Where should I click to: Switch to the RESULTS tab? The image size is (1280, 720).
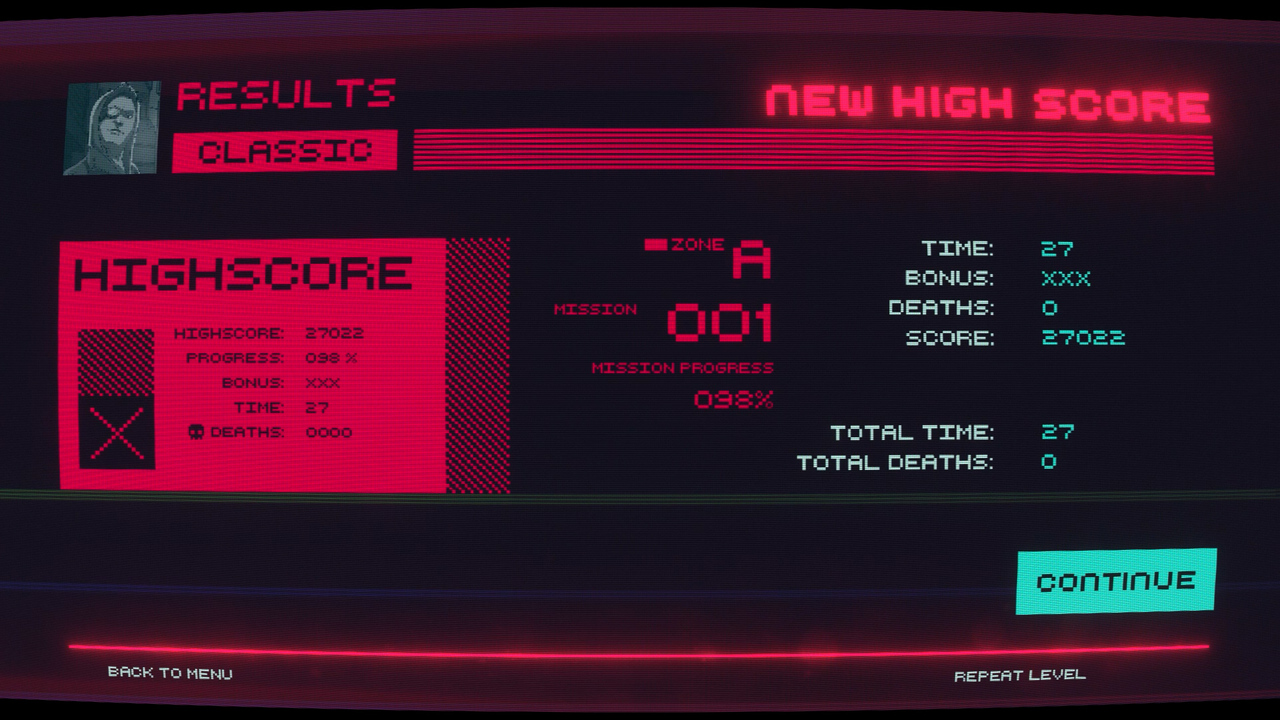coord(287,95)
